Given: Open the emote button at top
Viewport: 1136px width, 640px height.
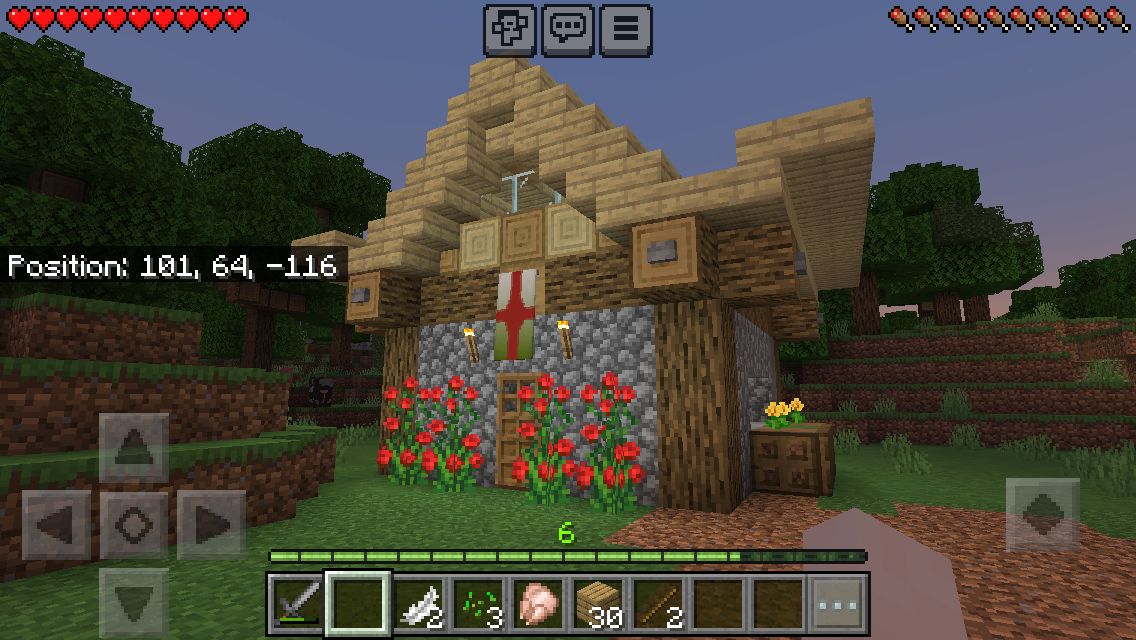Looking at the screenshot, I should tap(510, 29).
